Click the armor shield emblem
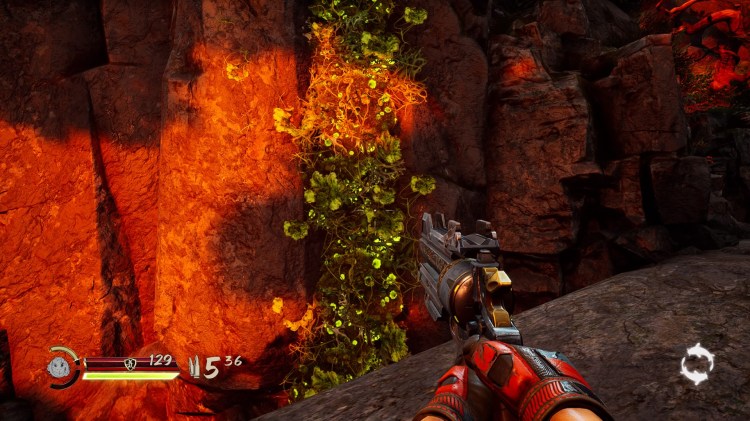Viewport: 750px width, 421px height. [x=130, y=363]
